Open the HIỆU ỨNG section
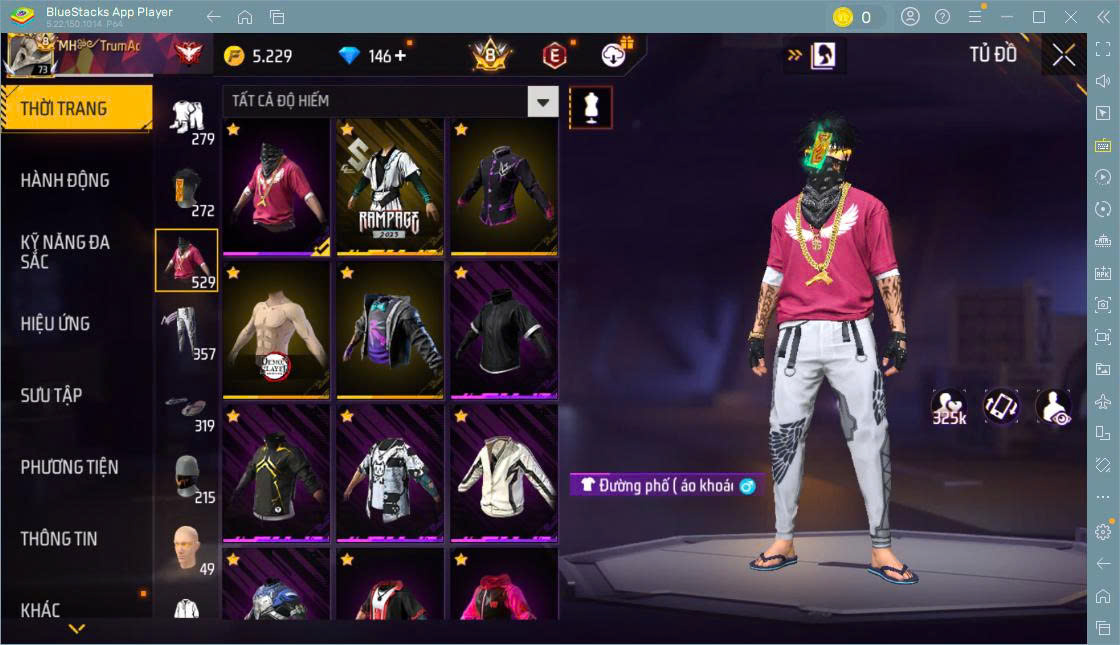 (56, 323)
